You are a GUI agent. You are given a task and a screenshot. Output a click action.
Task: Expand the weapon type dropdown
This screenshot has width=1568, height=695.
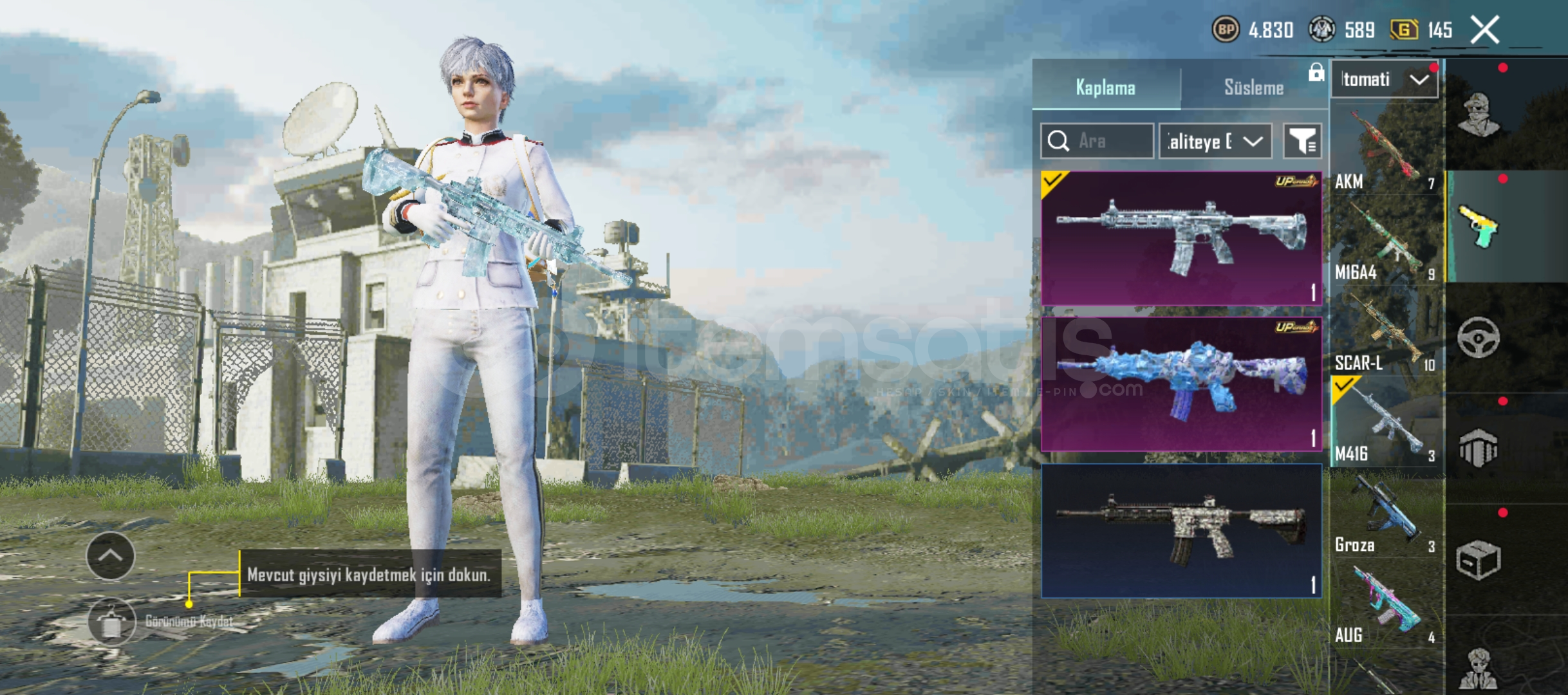pos(1384,80)
